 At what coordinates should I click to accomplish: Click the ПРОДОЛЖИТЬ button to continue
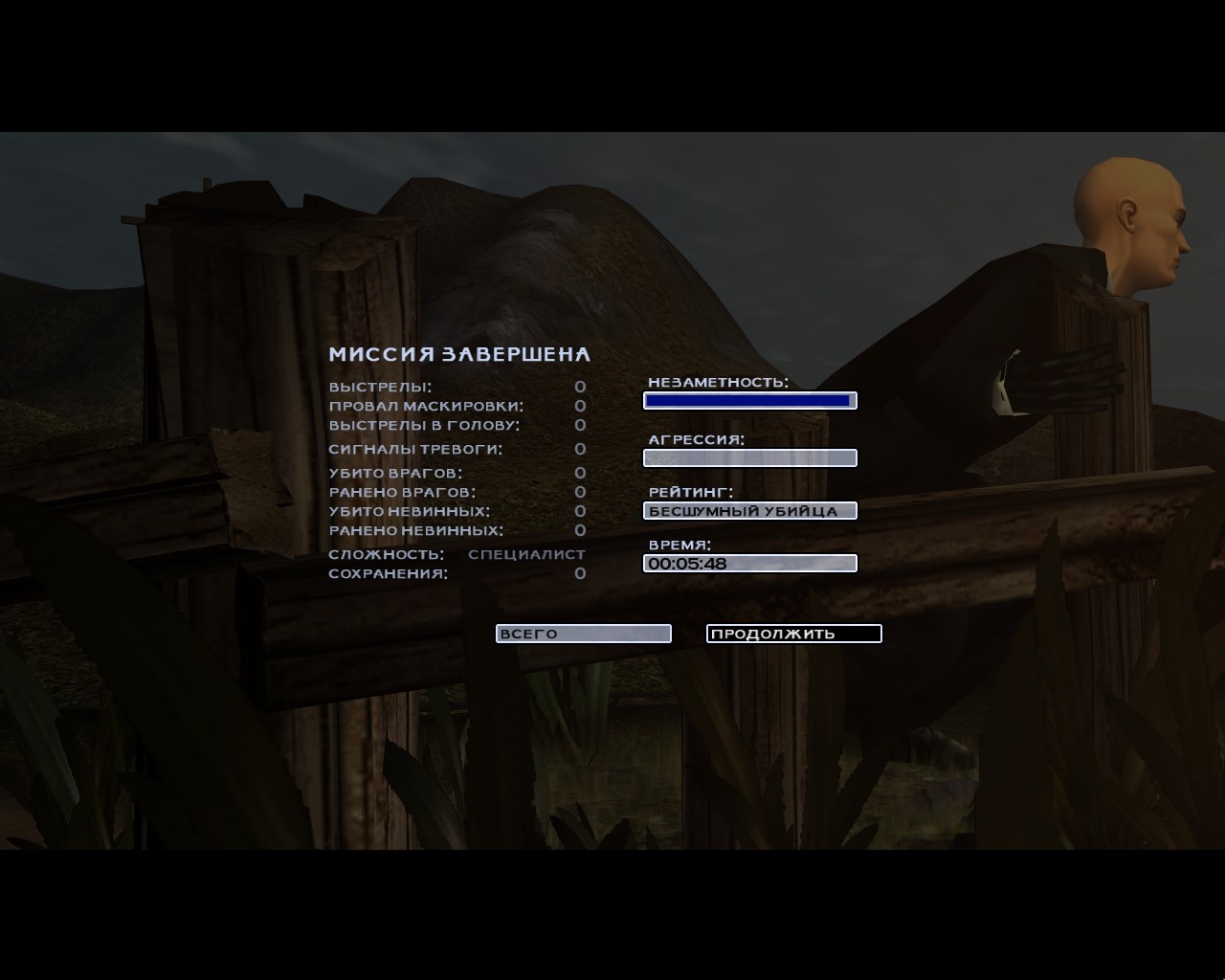coord(793,633)
